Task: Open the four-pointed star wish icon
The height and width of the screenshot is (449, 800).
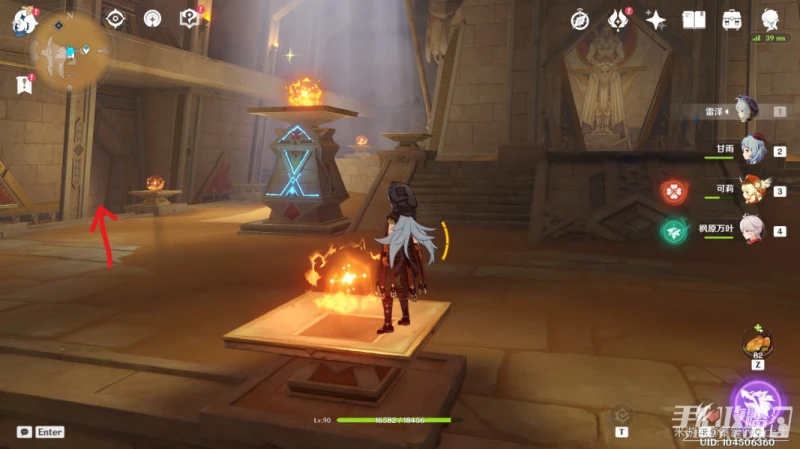Action: [656, 19]
